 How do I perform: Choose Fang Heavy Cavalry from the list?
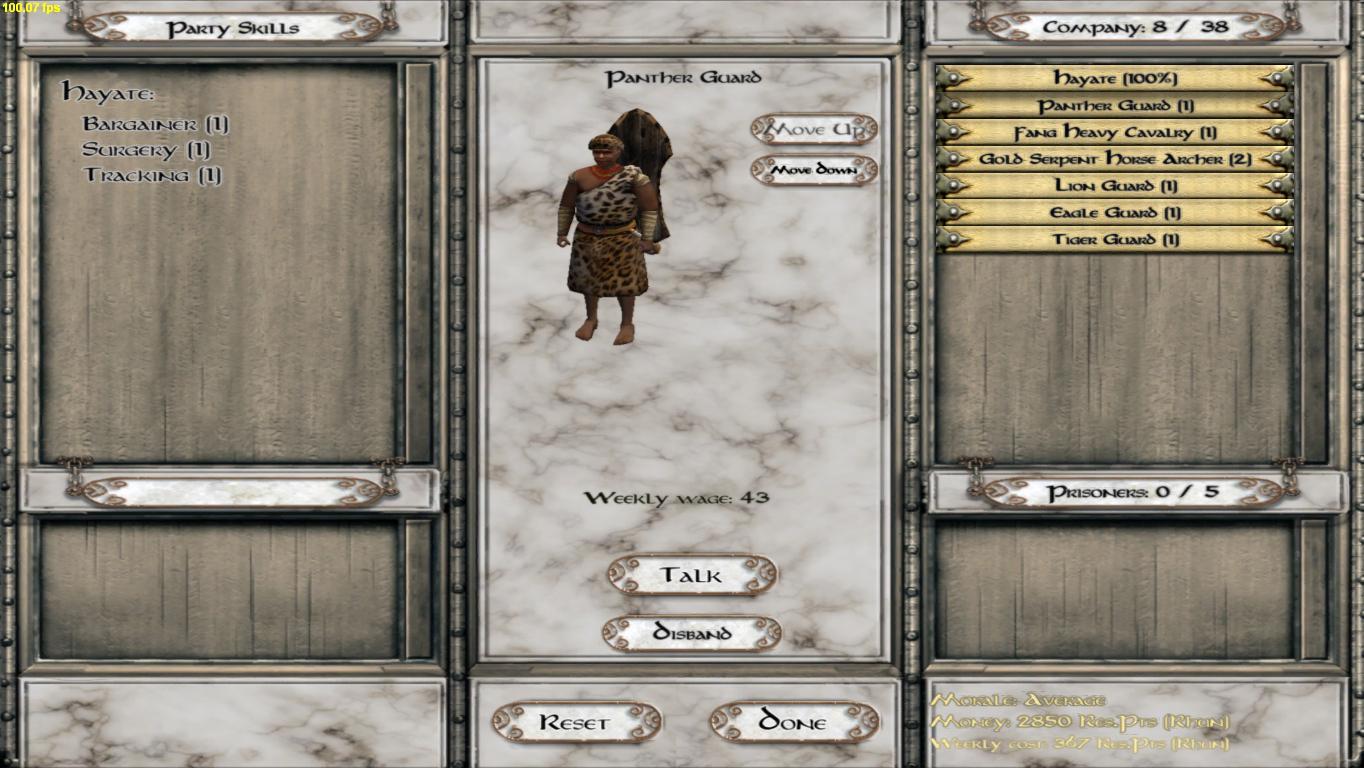[x=1114, y=132]
